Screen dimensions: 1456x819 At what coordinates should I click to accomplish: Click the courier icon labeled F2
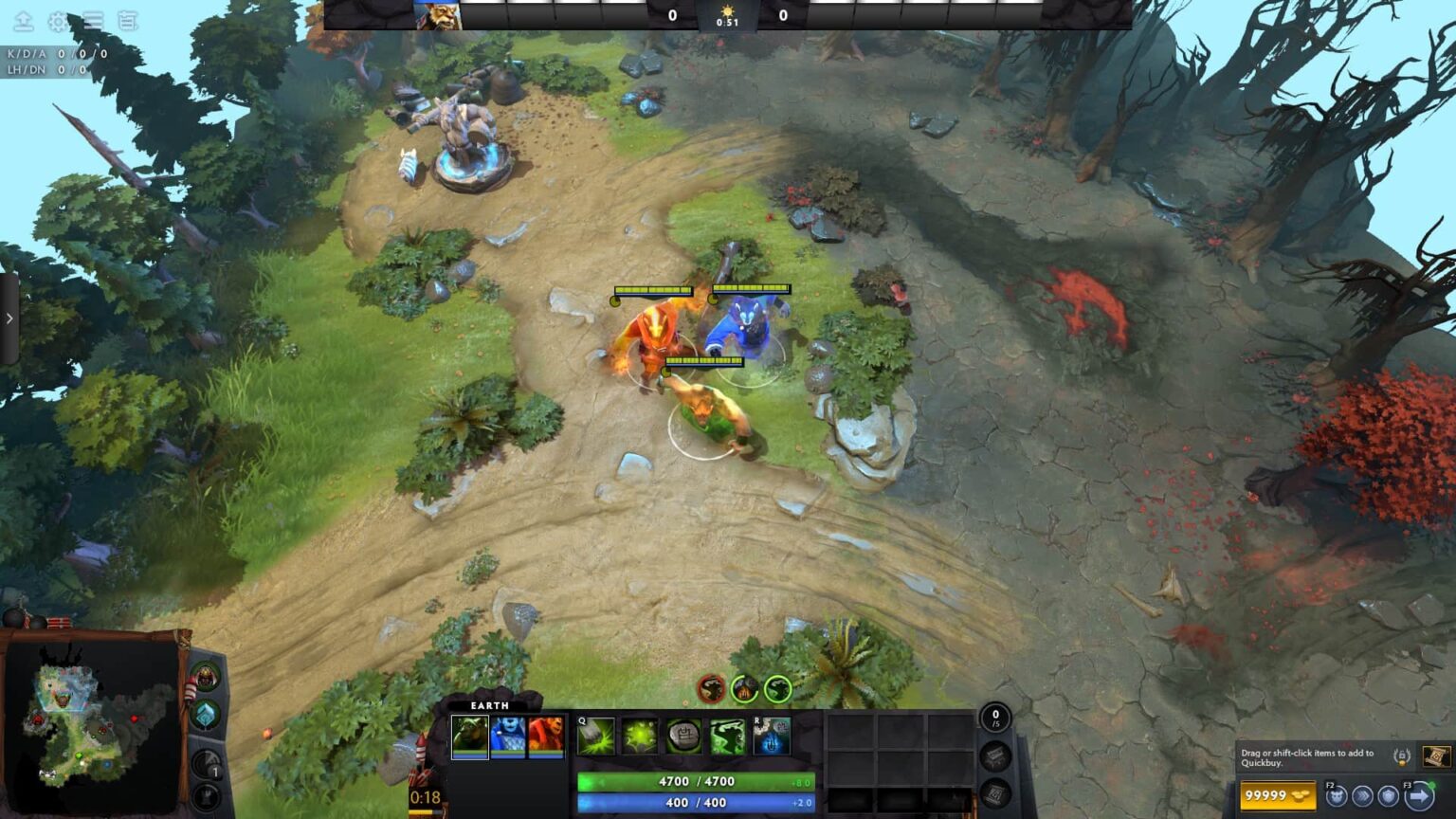(1338, 796)
